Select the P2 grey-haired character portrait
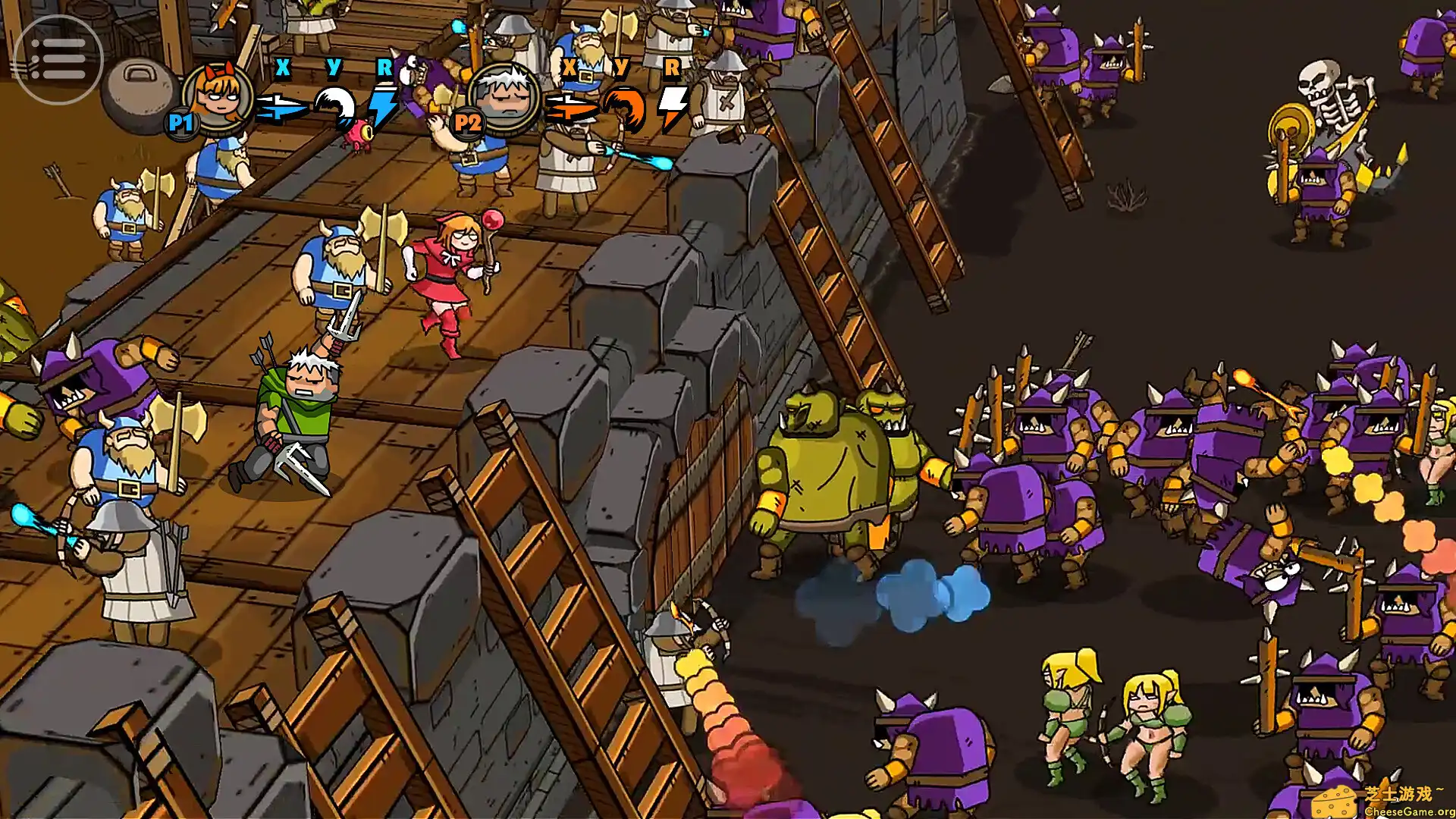This screenshot has width=1456, height=819. [504, 99]
